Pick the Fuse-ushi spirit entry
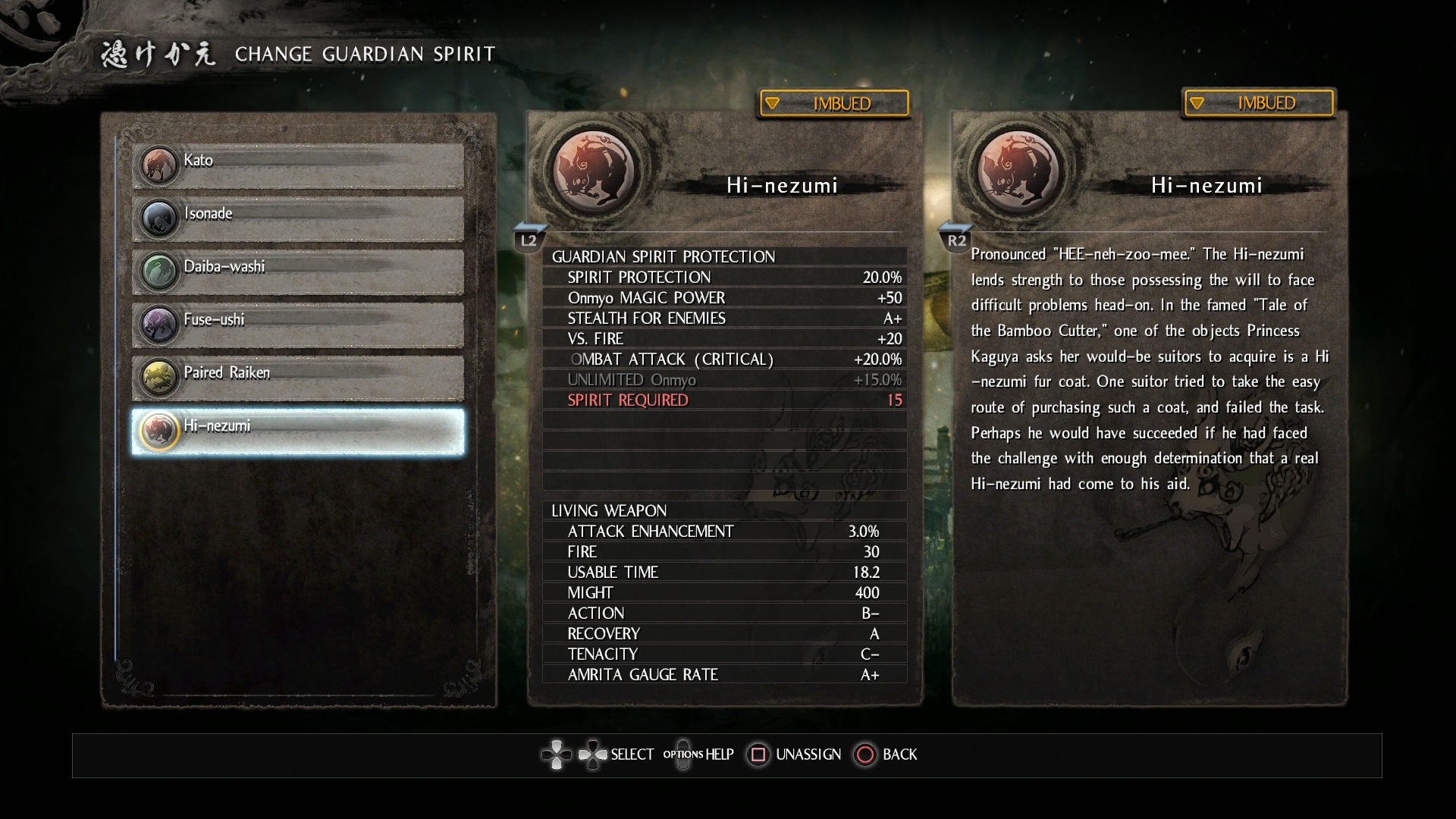Image resolution: width=1456 pixels, height=819 pixels. click(x=298, y=325)
